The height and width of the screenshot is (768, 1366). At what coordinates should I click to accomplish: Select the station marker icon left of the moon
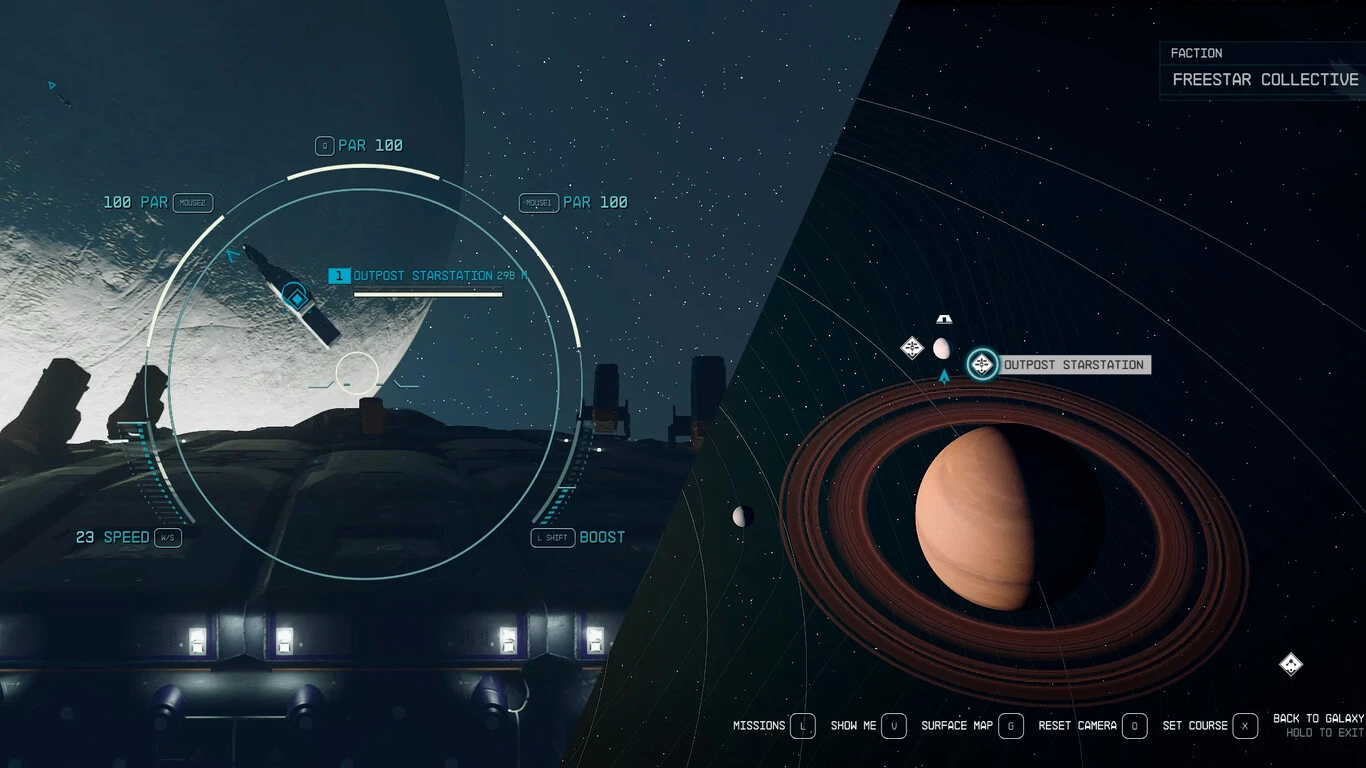coord(911,347)
